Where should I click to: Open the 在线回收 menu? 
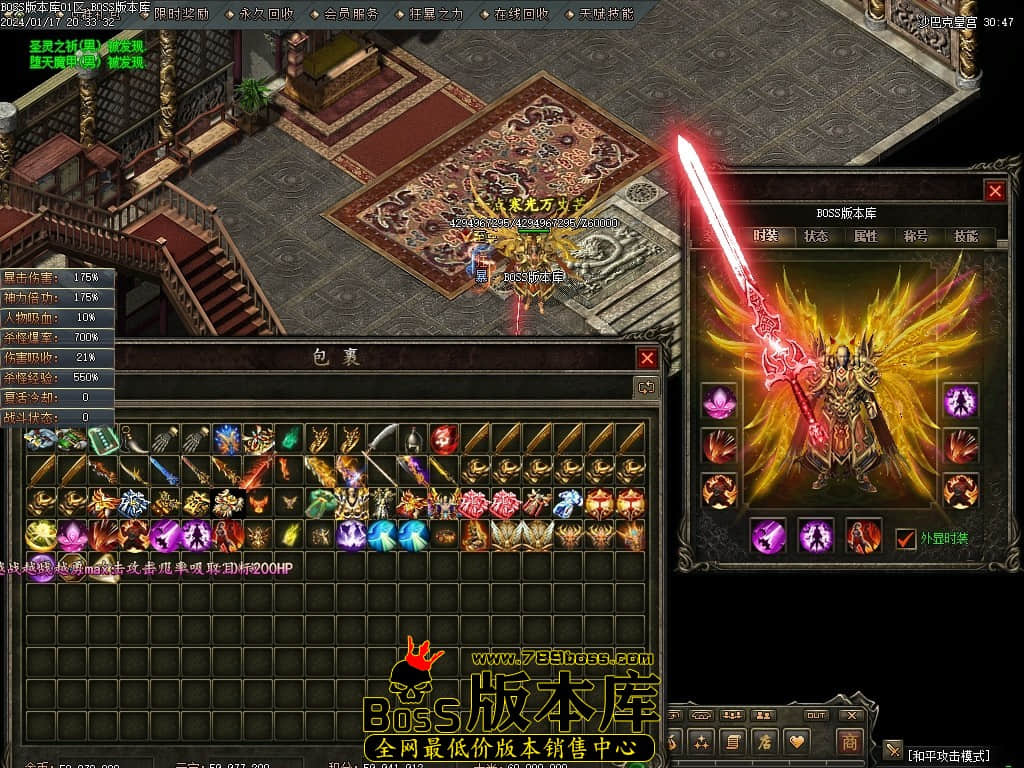(x=522, y=14)
